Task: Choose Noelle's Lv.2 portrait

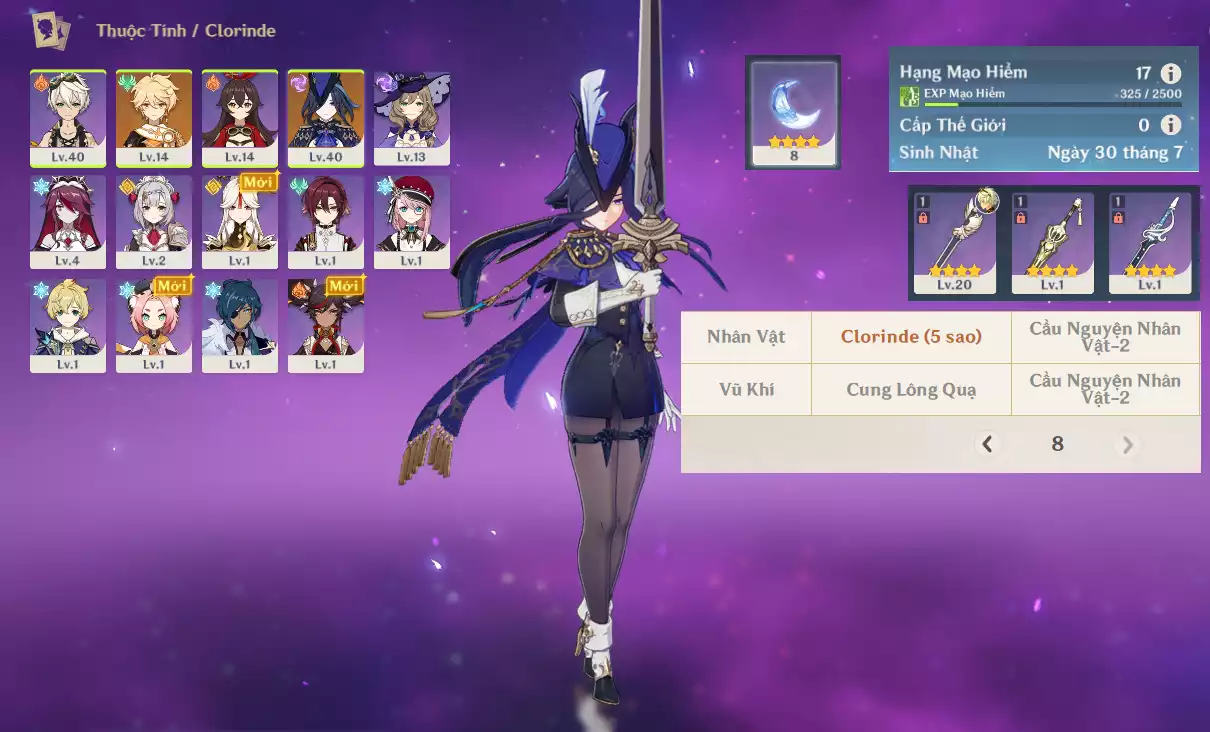Action: [x=154, y=222]
